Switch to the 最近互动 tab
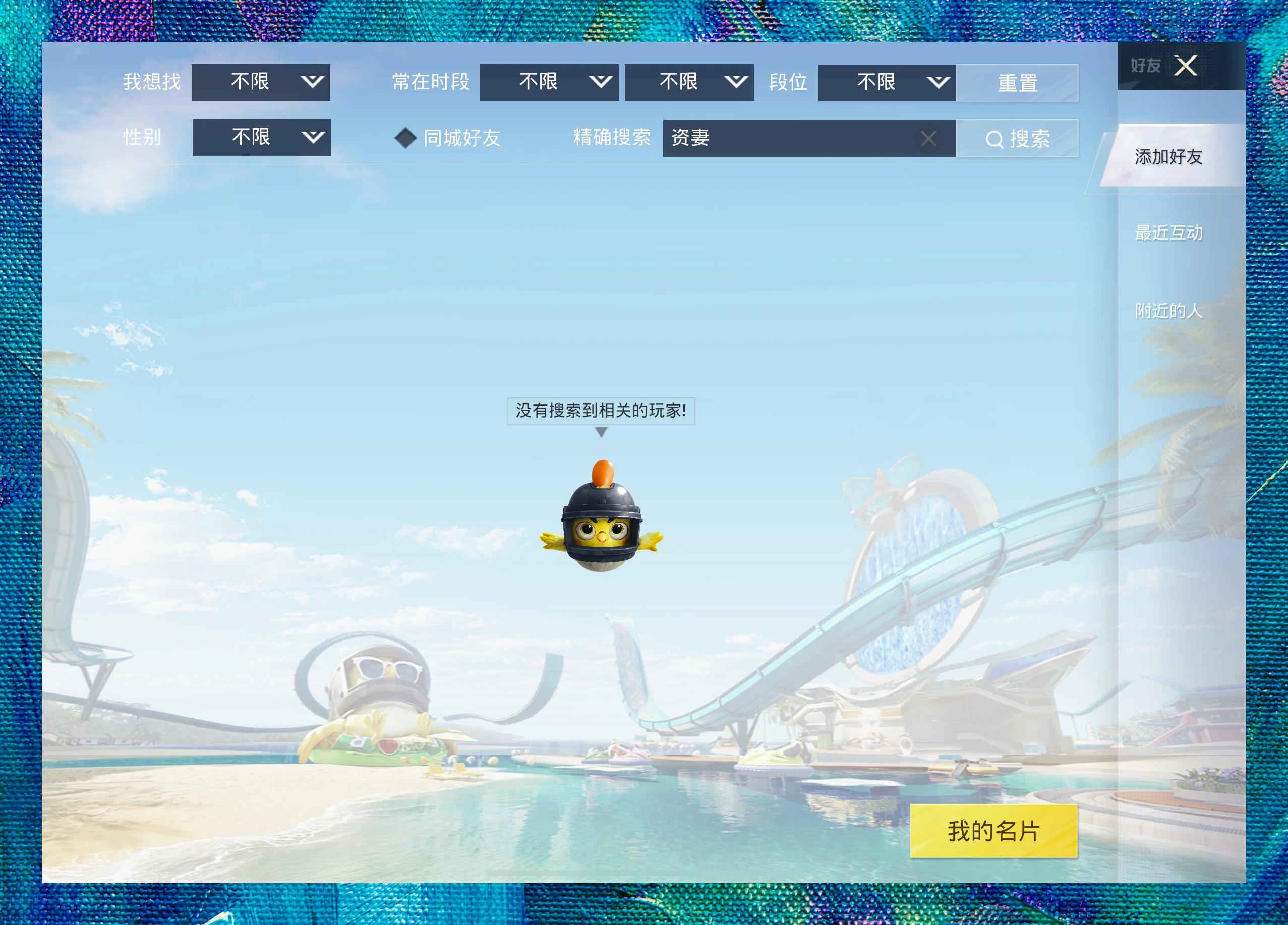Screen dimensions: 1288x925 click(x=1168, y=233)
